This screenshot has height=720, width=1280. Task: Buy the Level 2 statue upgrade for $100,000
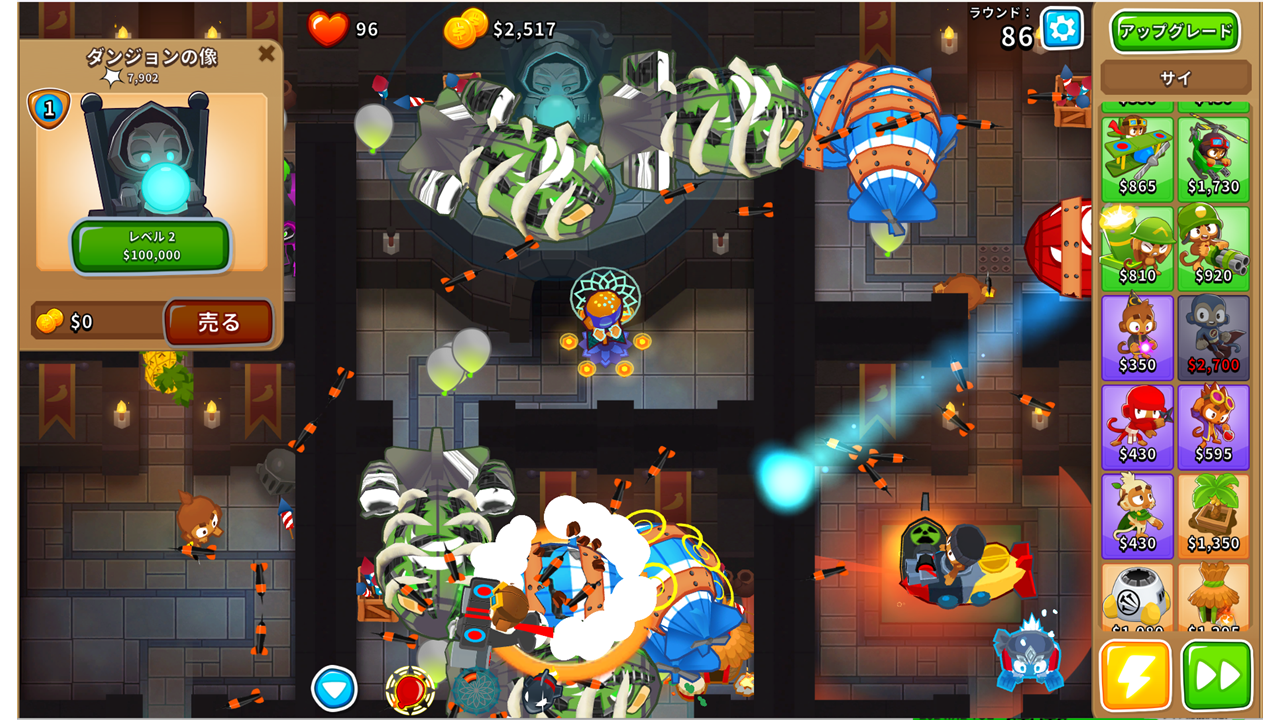click(151, 246)
